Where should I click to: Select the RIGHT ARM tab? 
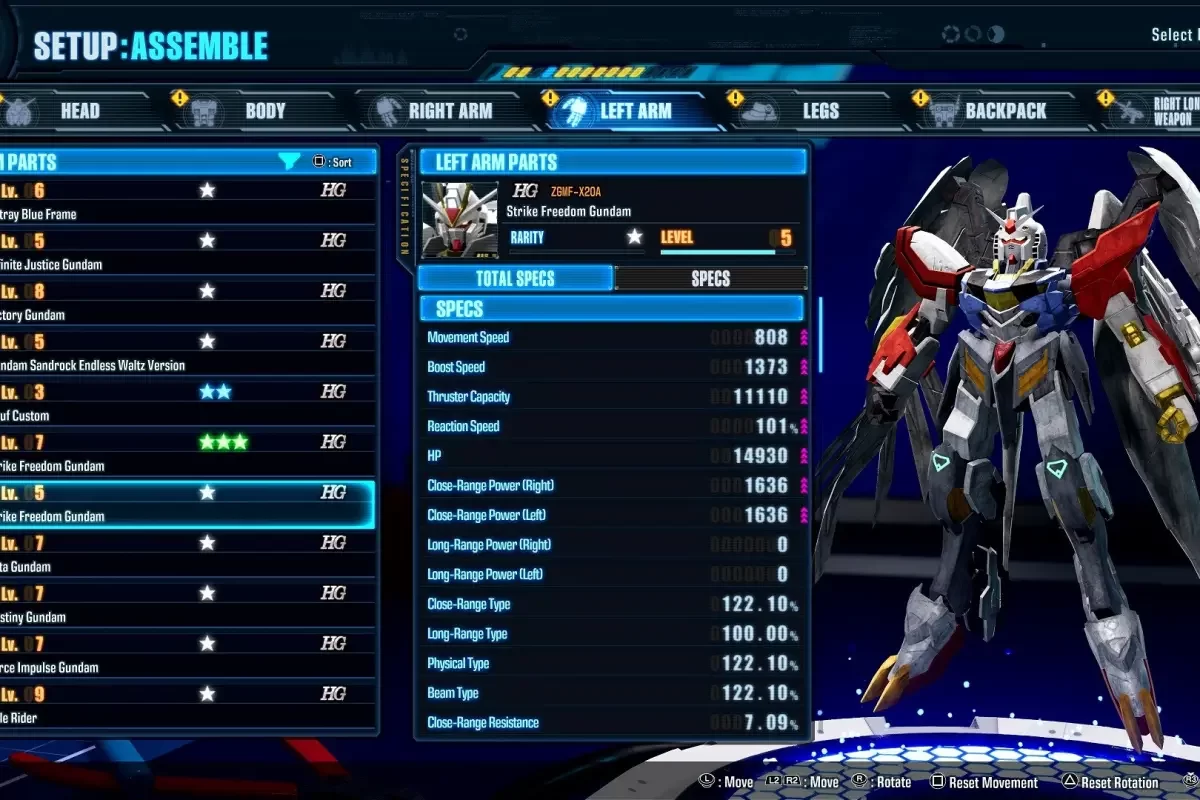449,111
